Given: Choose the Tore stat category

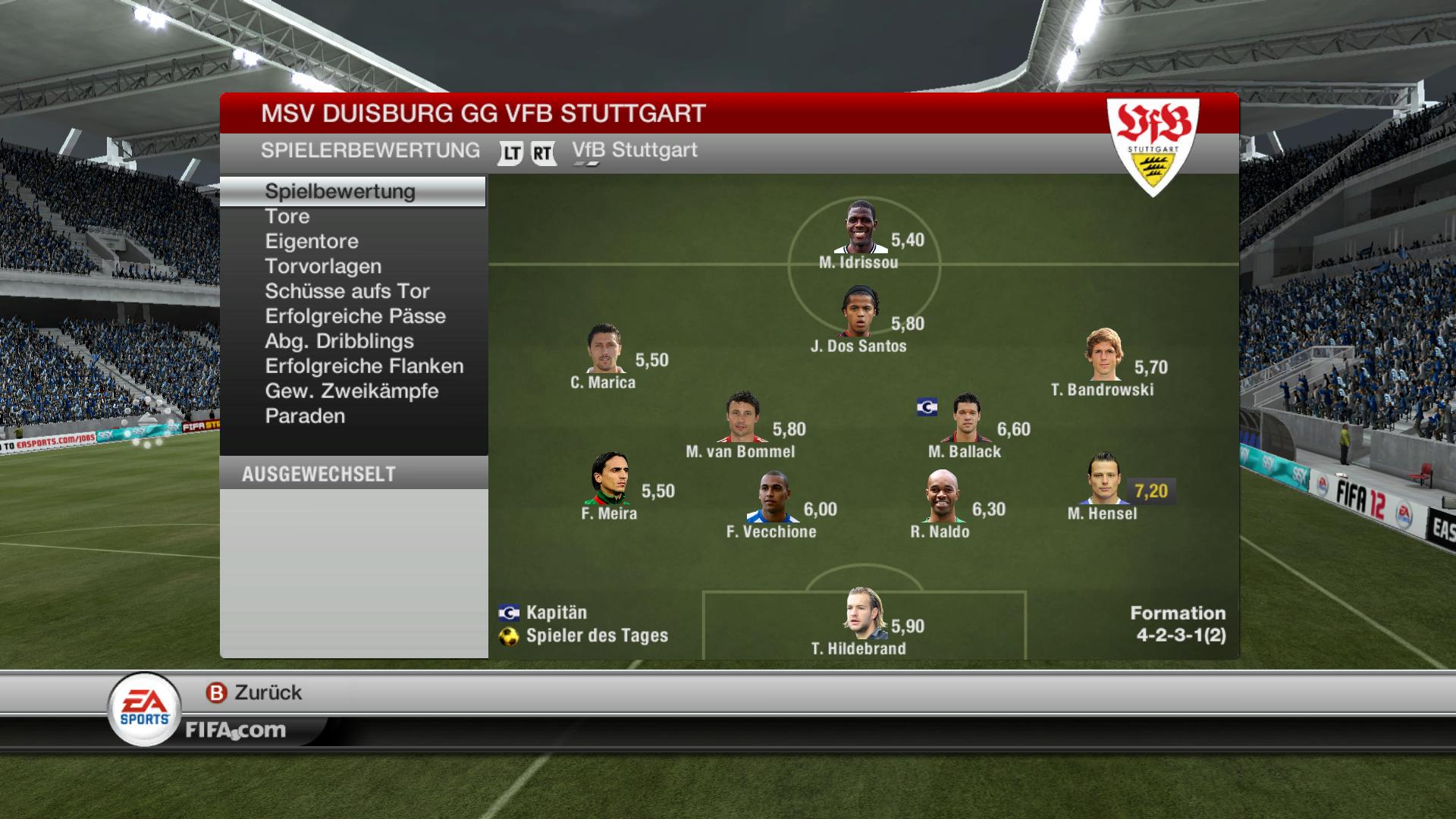Looking at the screenshot, I should (287, 216).
